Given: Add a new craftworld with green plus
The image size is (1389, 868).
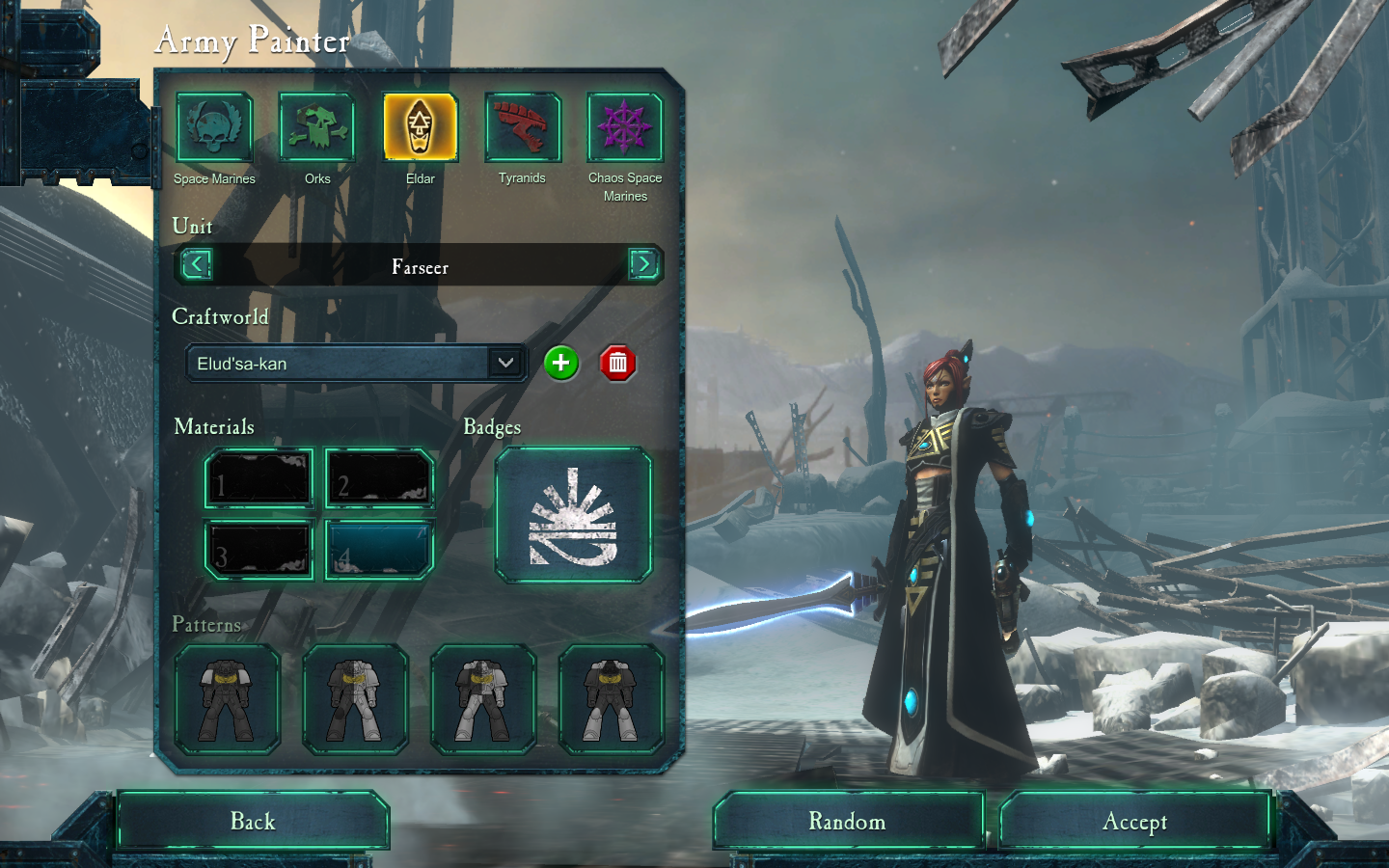Looking at the screenshot, I should coord(560,364).
